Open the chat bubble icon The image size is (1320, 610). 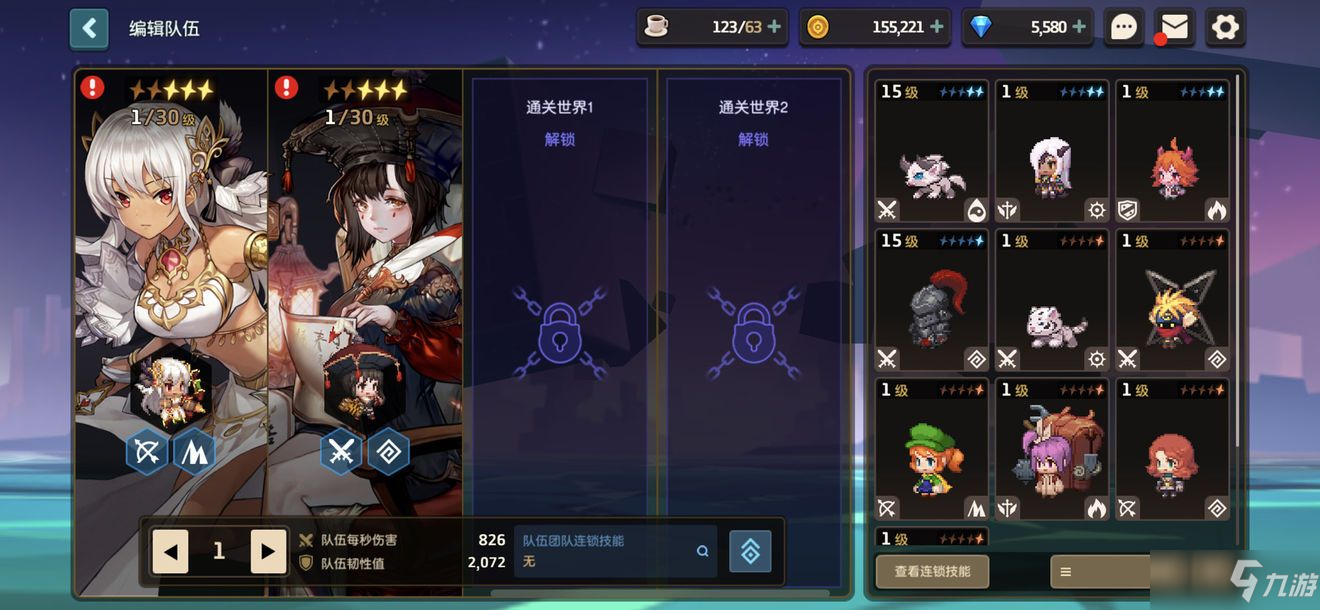pyautogui.click(x=1124, y=27)
